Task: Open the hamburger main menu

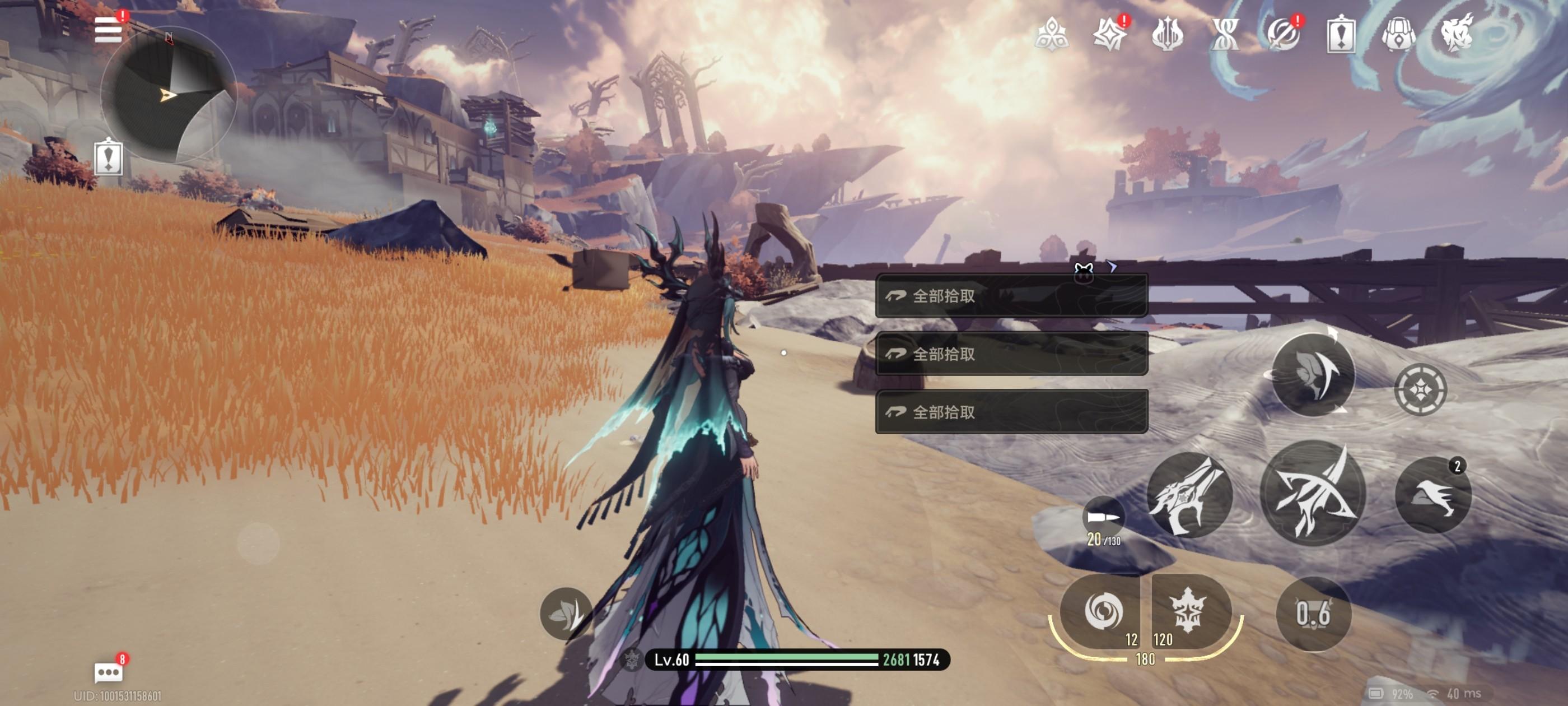Action: tap(108, 30)
